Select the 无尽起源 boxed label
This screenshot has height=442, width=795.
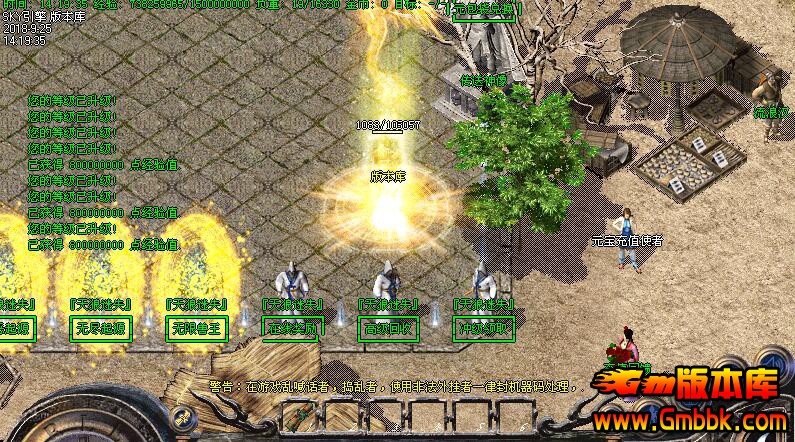pos(100,328)
